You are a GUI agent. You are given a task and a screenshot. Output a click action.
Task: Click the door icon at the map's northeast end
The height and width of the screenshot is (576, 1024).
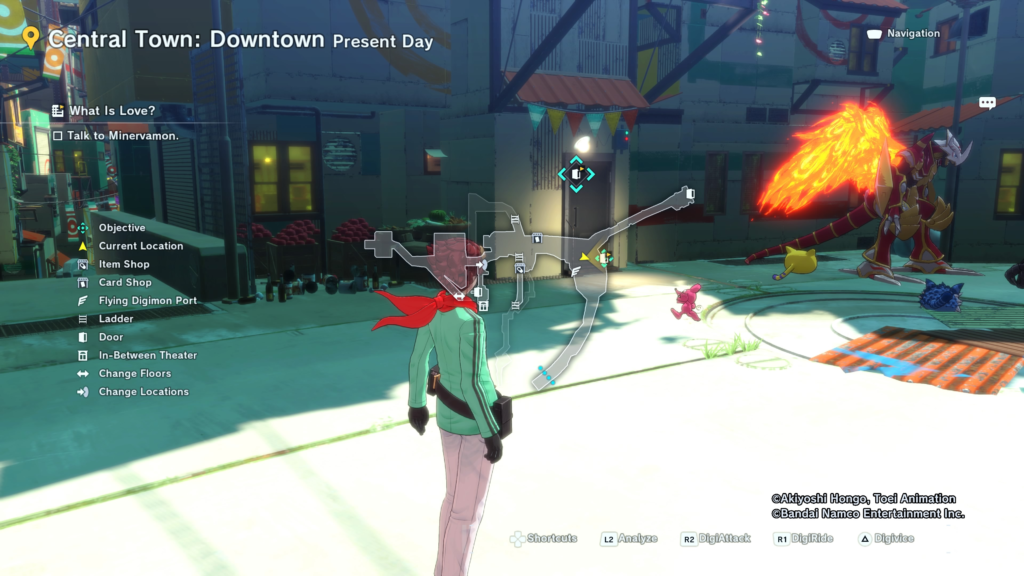pyautogui.click(x=690, y=192)
